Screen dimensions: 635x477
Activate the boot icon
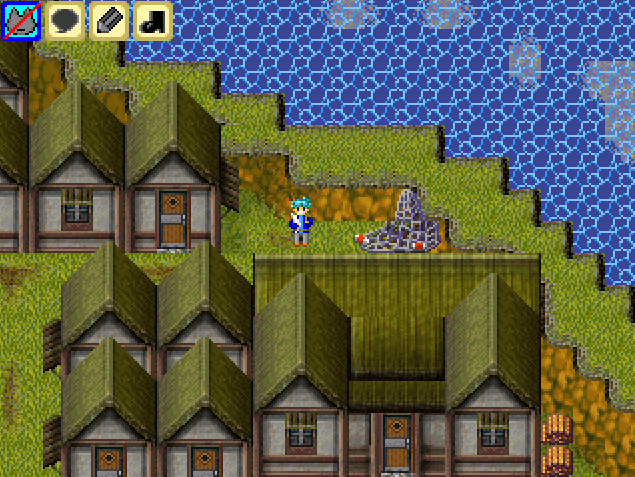[x=153, y=21]
